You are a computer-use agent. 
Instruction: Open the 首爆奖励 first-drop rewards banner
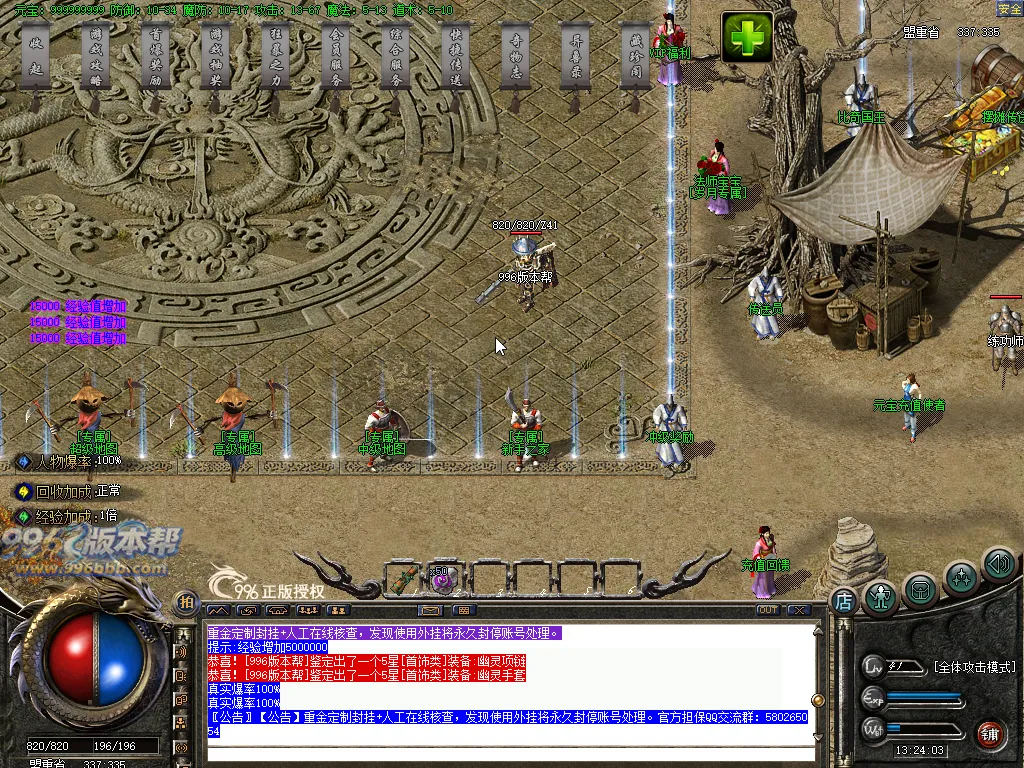point(156,58)
